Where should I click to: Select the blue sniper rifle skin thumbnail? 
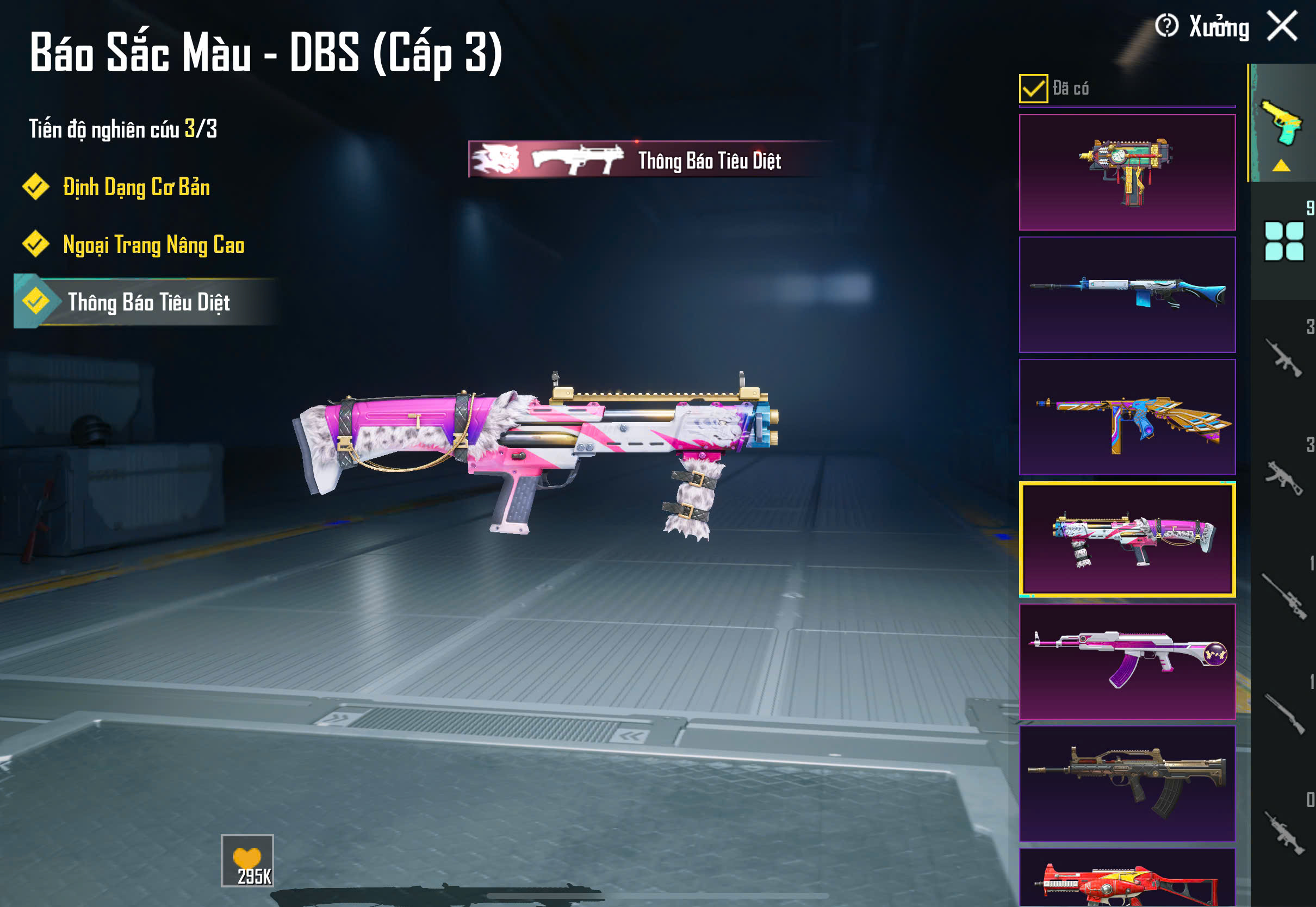(x=1127, y=294)
